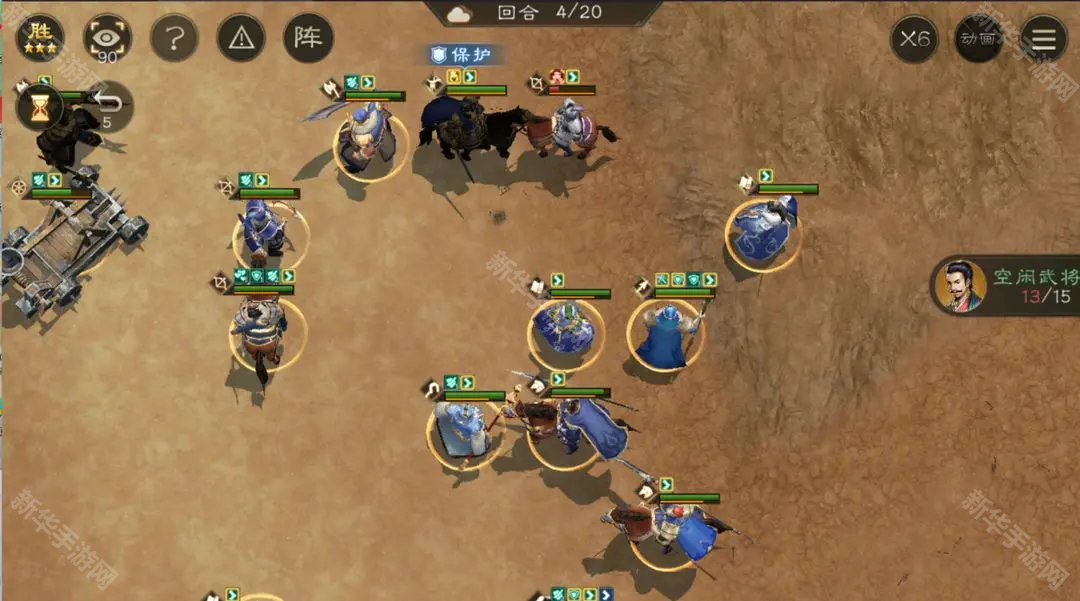
Task: Open the question mark help button
Action: click(174, 38)
